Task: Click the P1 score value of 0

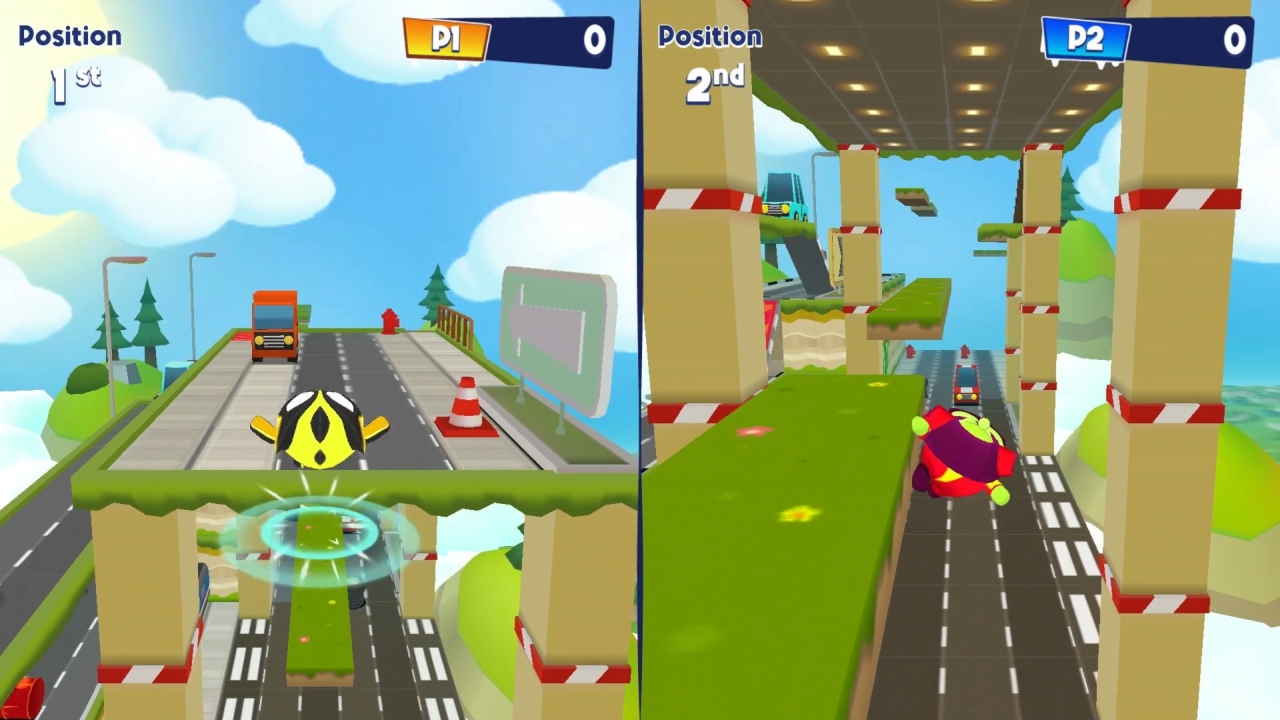Action: click(593, 40)
